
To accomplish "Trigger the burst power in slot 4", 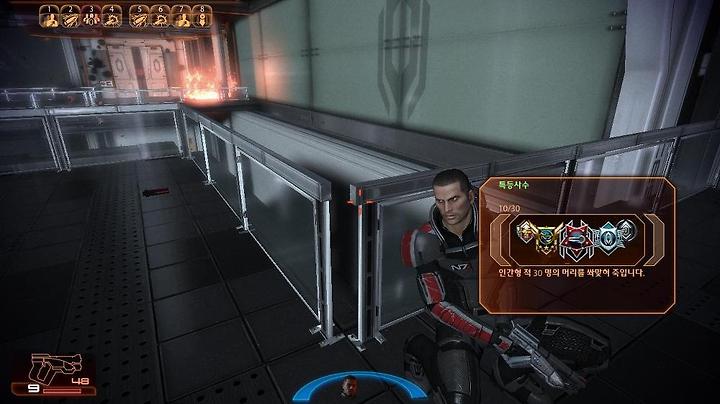I will pos(112,17).
